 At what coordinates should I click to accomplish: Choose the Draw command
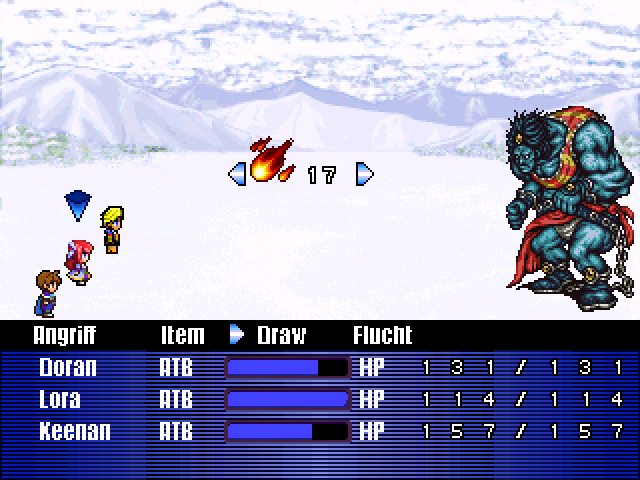pos(281,334)
